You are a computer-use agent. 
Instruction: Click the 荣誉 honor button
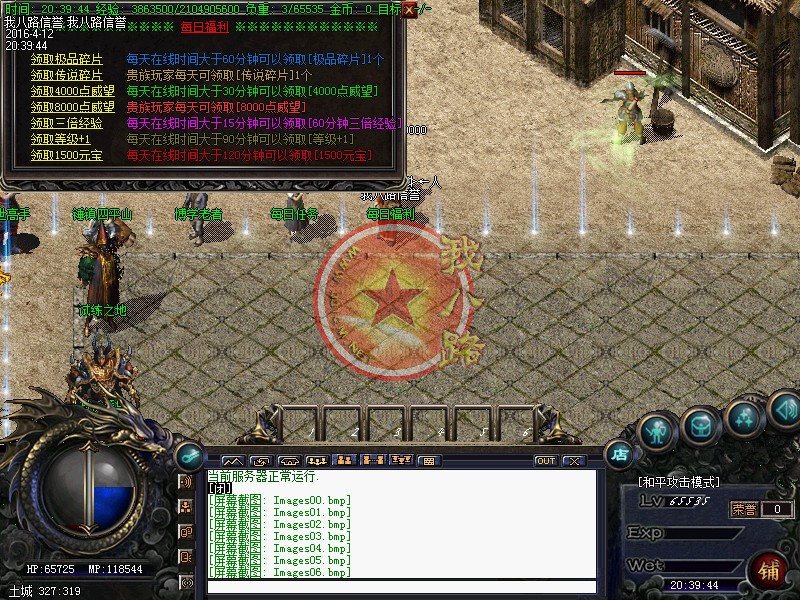741,509
